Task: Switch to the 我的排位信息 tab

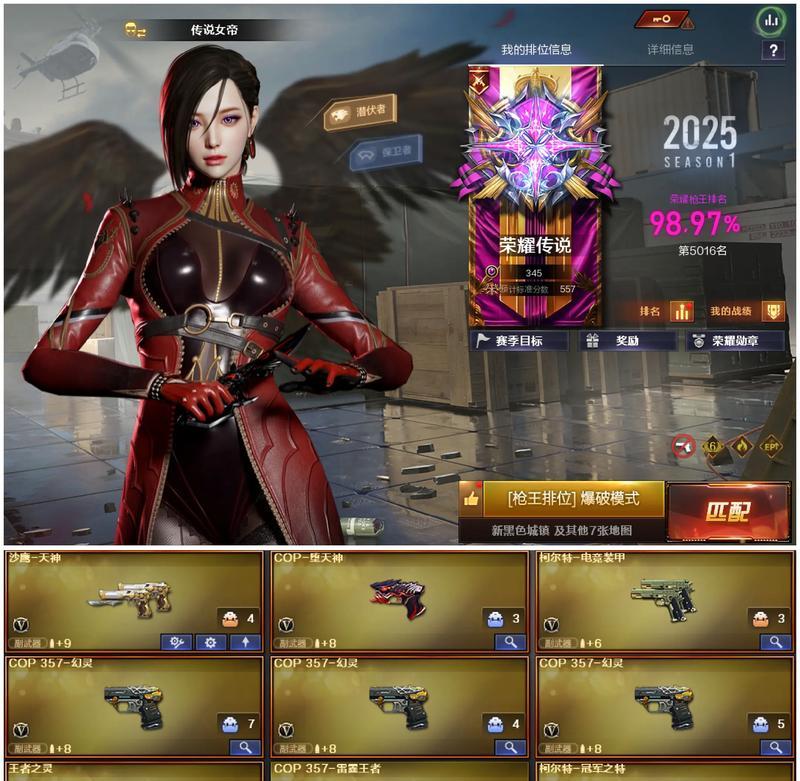Action: click(x=536, y=50)
